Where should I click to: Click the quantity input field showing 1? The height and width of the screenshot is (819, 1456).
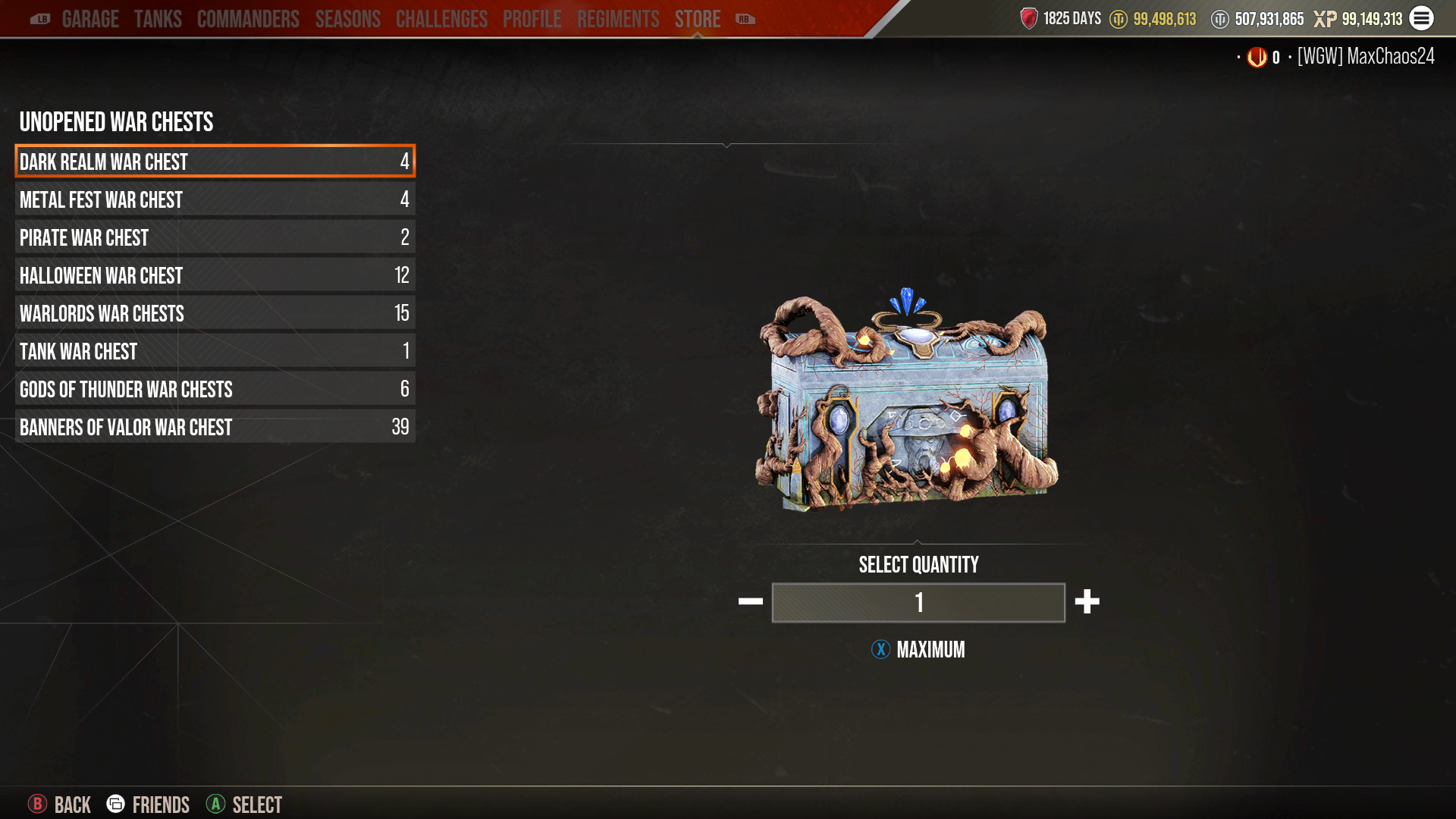(x=918, y=603)
